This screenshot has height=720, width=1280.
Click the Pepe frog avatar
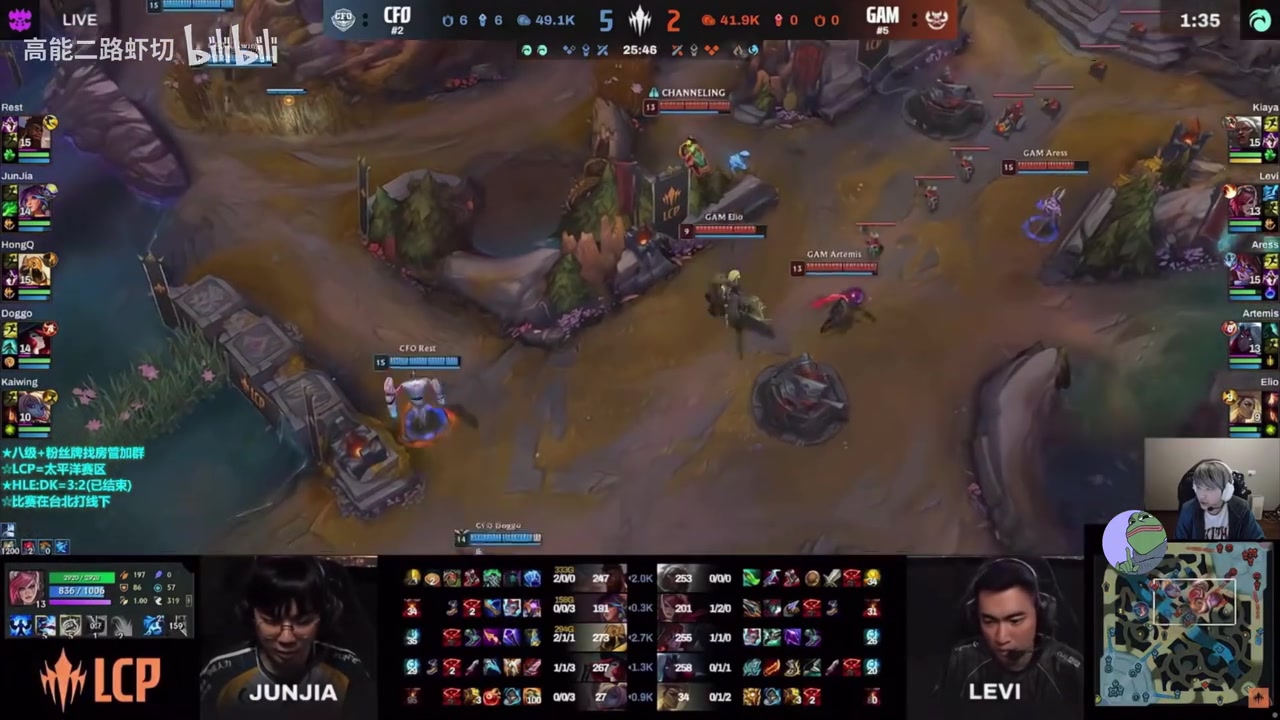point(1134,540)
